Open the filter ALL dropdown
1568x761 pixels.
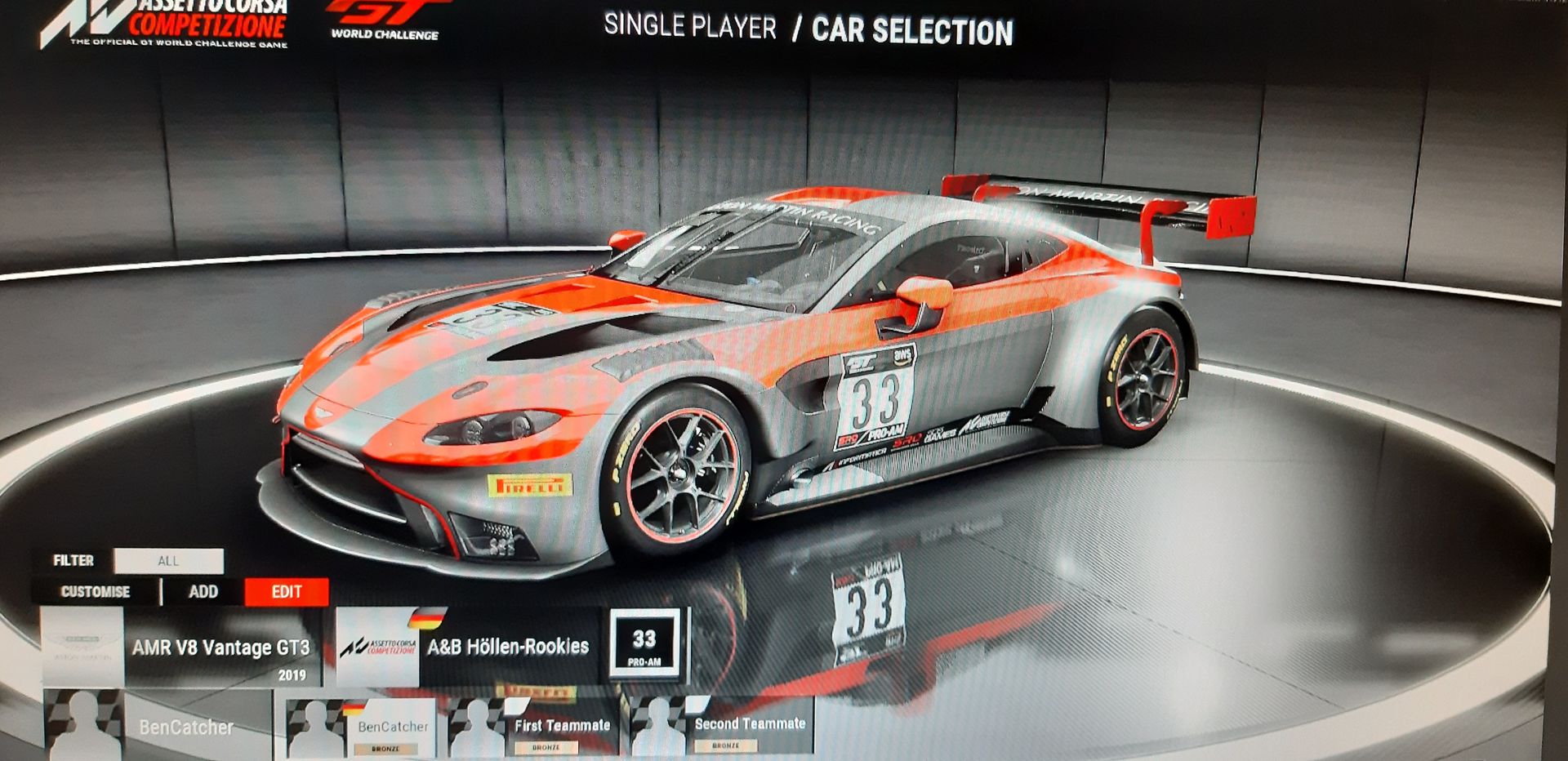[168, 561]
